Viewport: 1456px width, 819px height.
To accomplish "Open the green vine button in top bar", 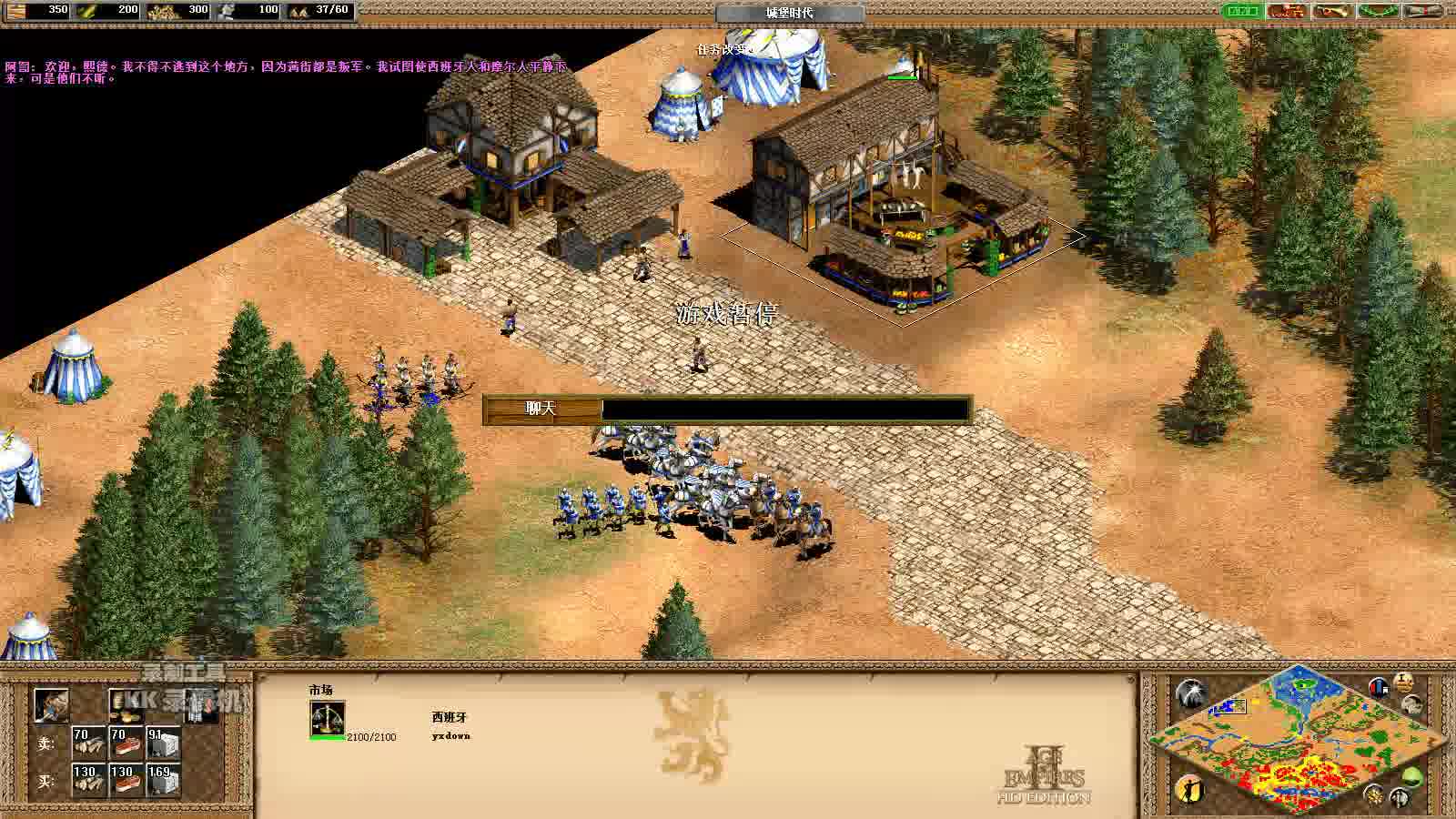I will 1378,11.
